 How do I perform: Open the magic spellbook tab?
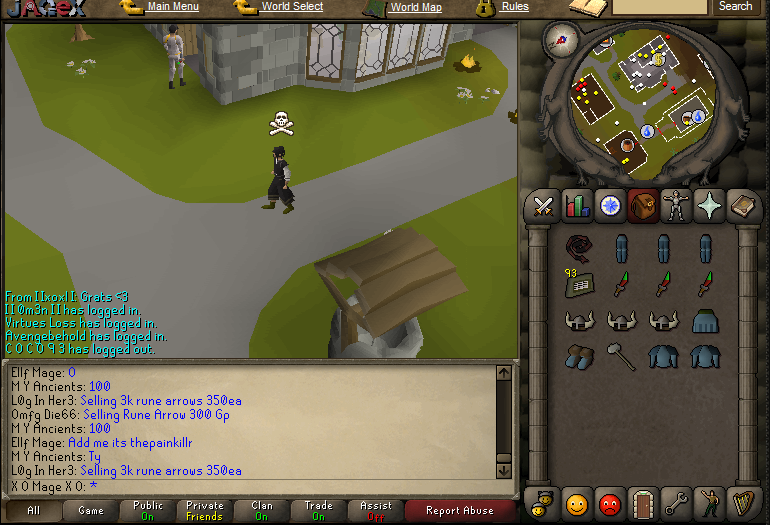click(x=744, y=206)
